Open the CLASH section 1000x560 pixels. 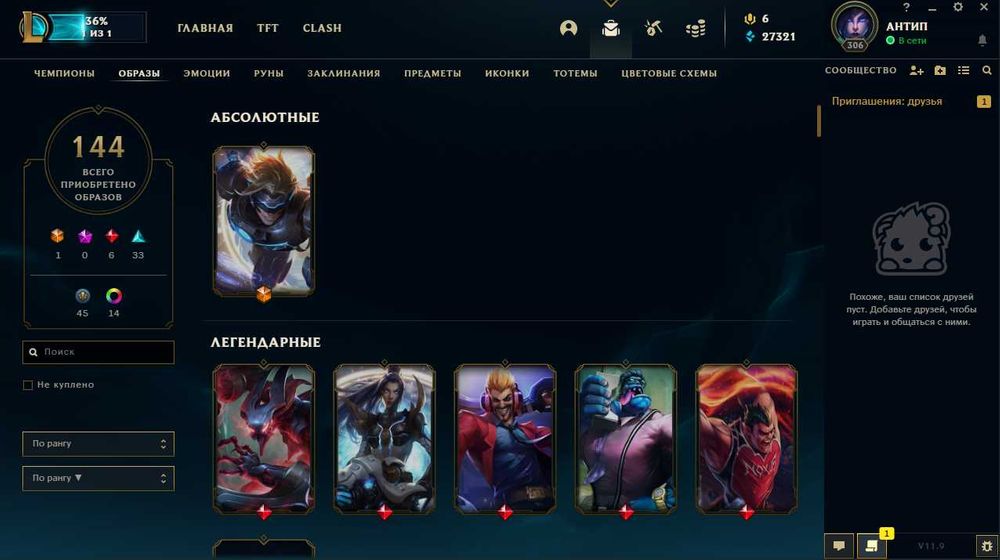click(322, 28)
